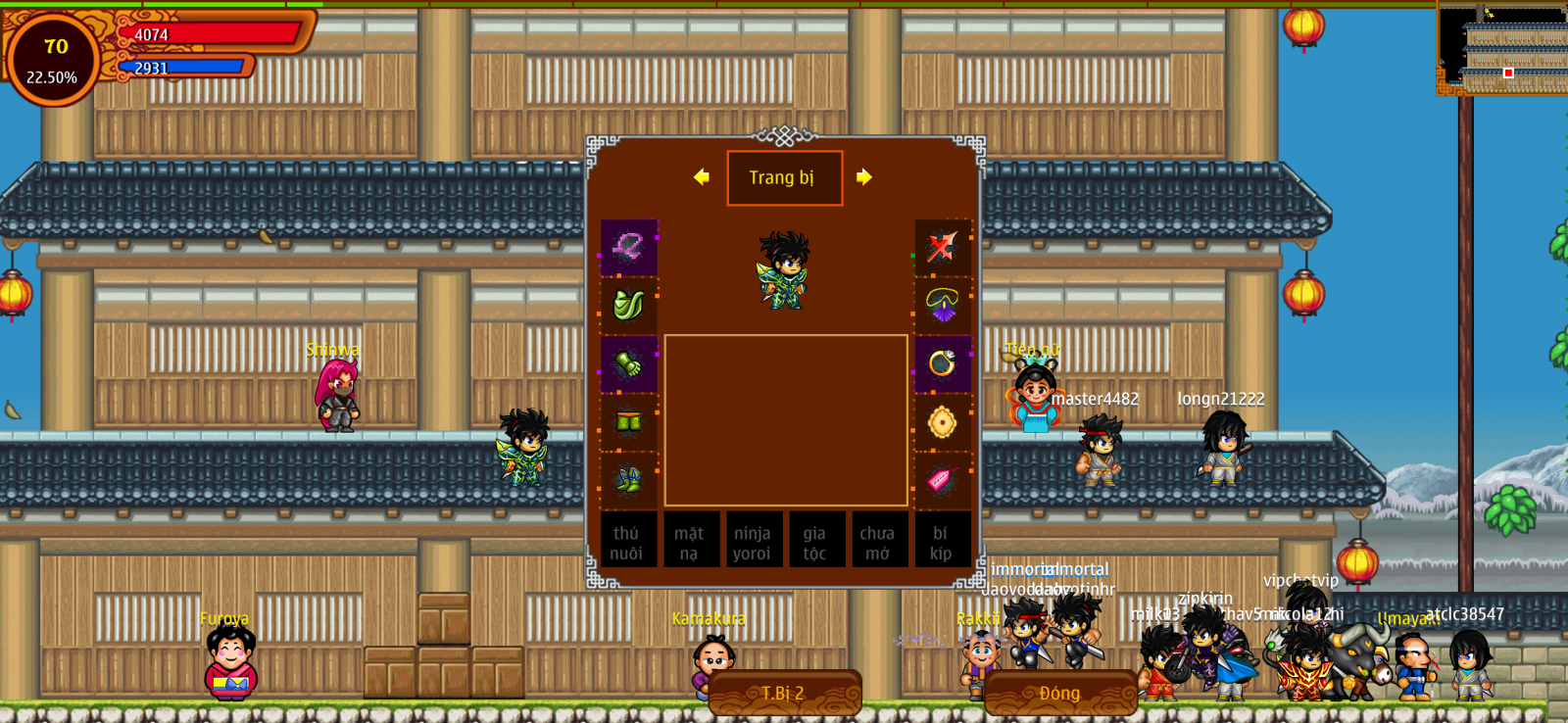Open the gia tộc clan slot
The height and width of the screenshot is (723, 1568).
tap(815, 541)
